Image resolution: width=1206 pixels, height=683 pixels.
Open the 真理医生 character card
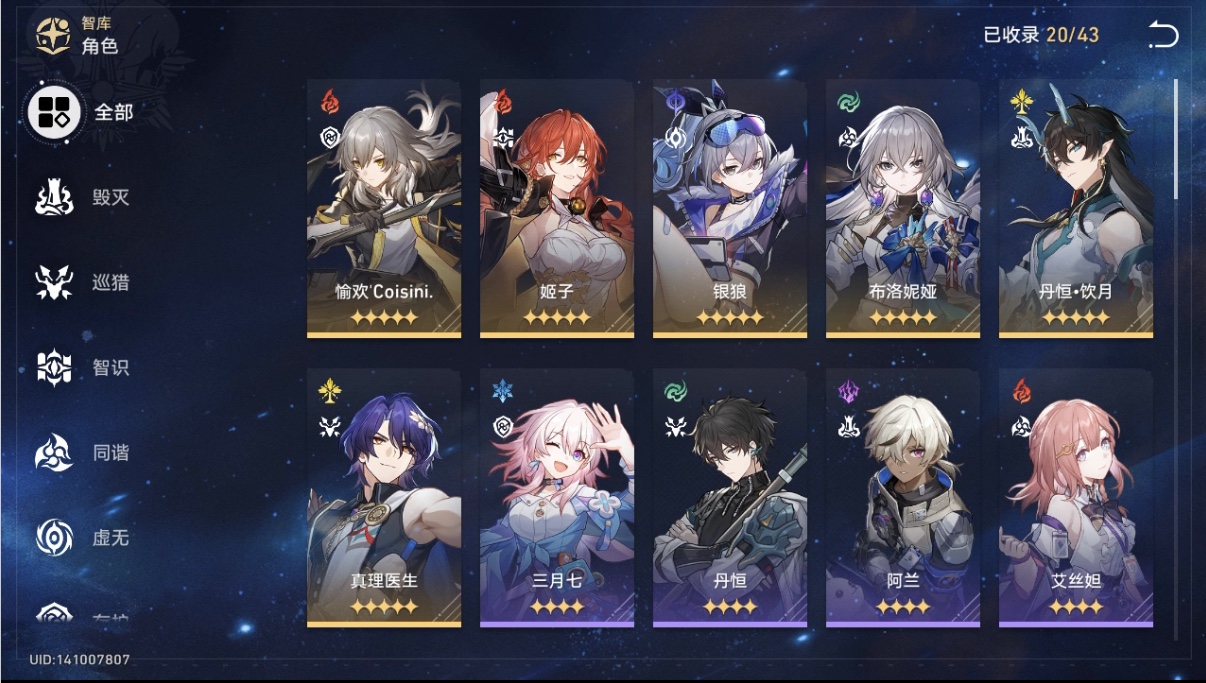[x=384, y=497]
